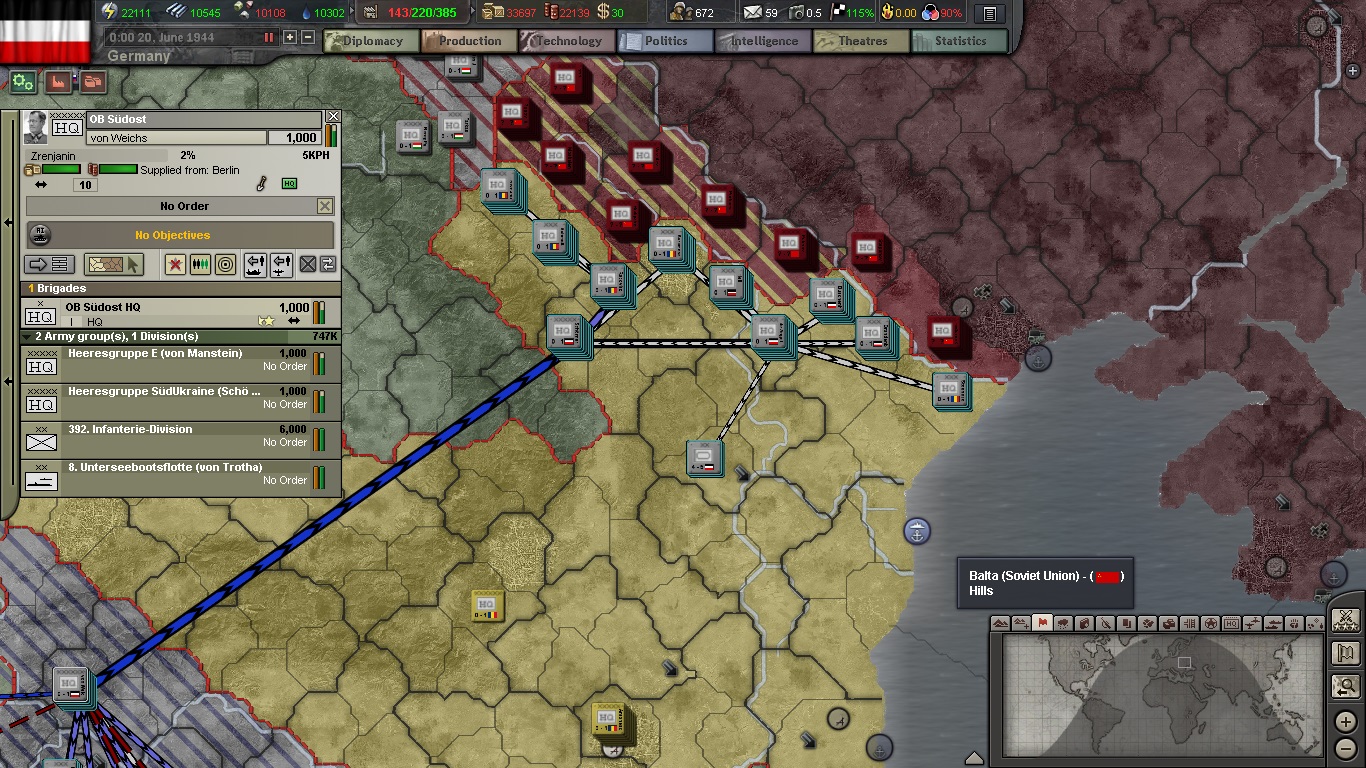
Task: Click the No Objectives button
Action: (185, 235)
